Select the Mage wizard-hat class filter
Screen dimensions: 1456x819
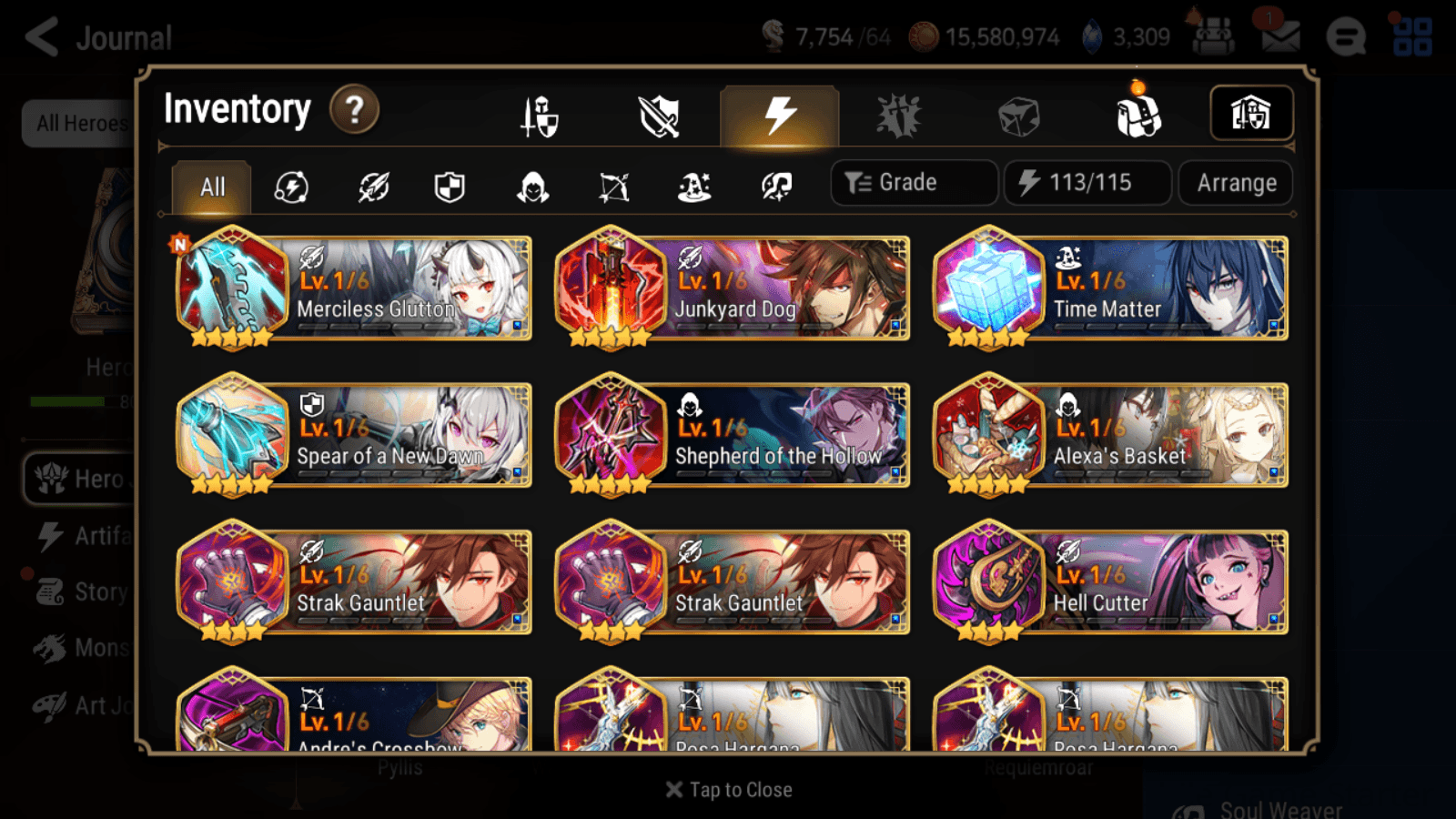pos(693,187)
